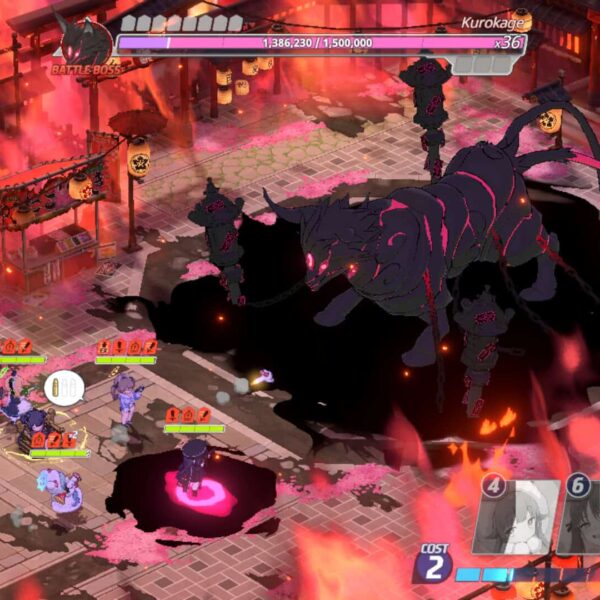Select the cost 4 student skill card

point(513,520)
